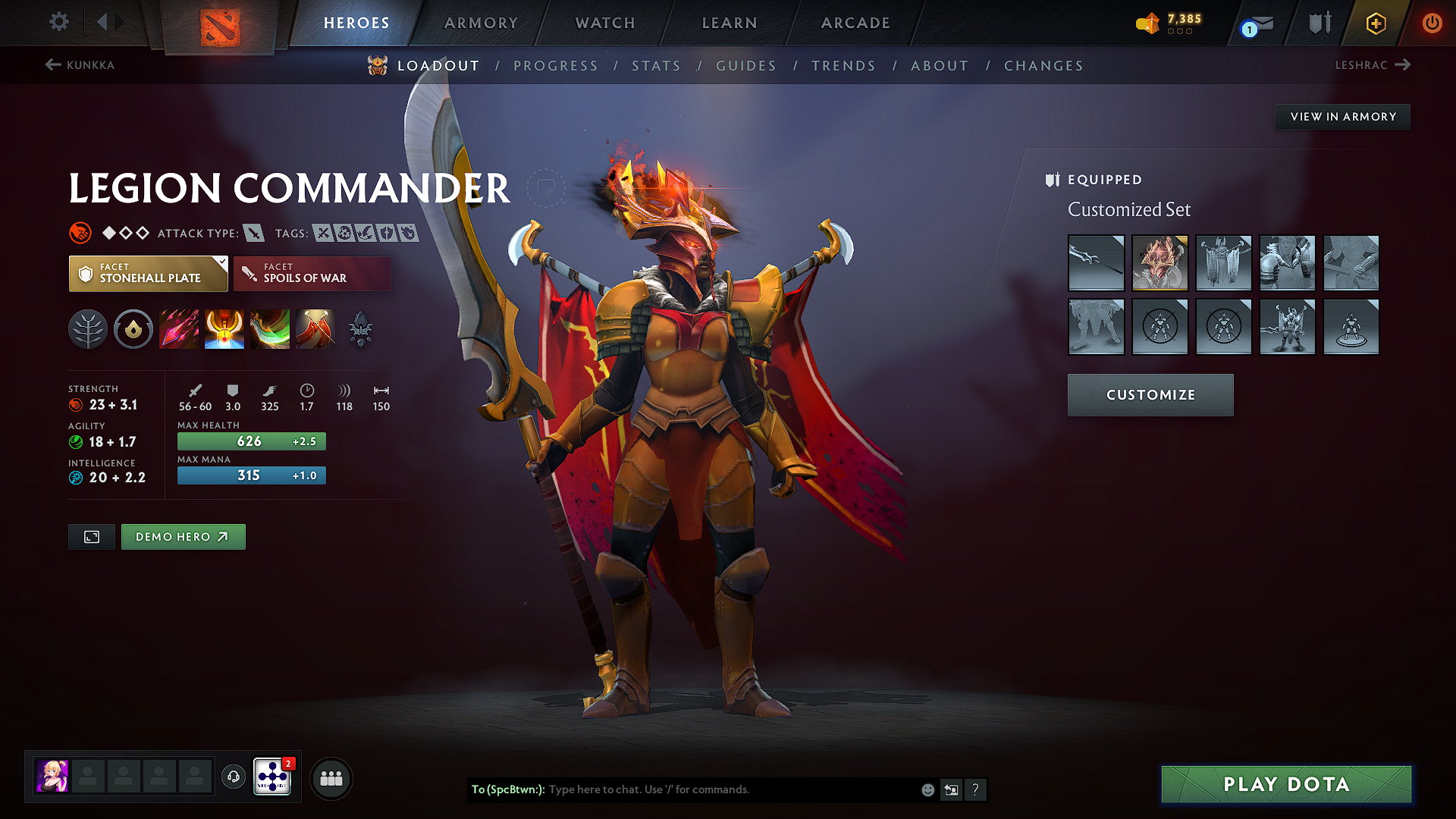Expand the Stonehall Plate facet dropdown arrow
The height and width of the screenshot is (819, 1456).
[221, 262]
